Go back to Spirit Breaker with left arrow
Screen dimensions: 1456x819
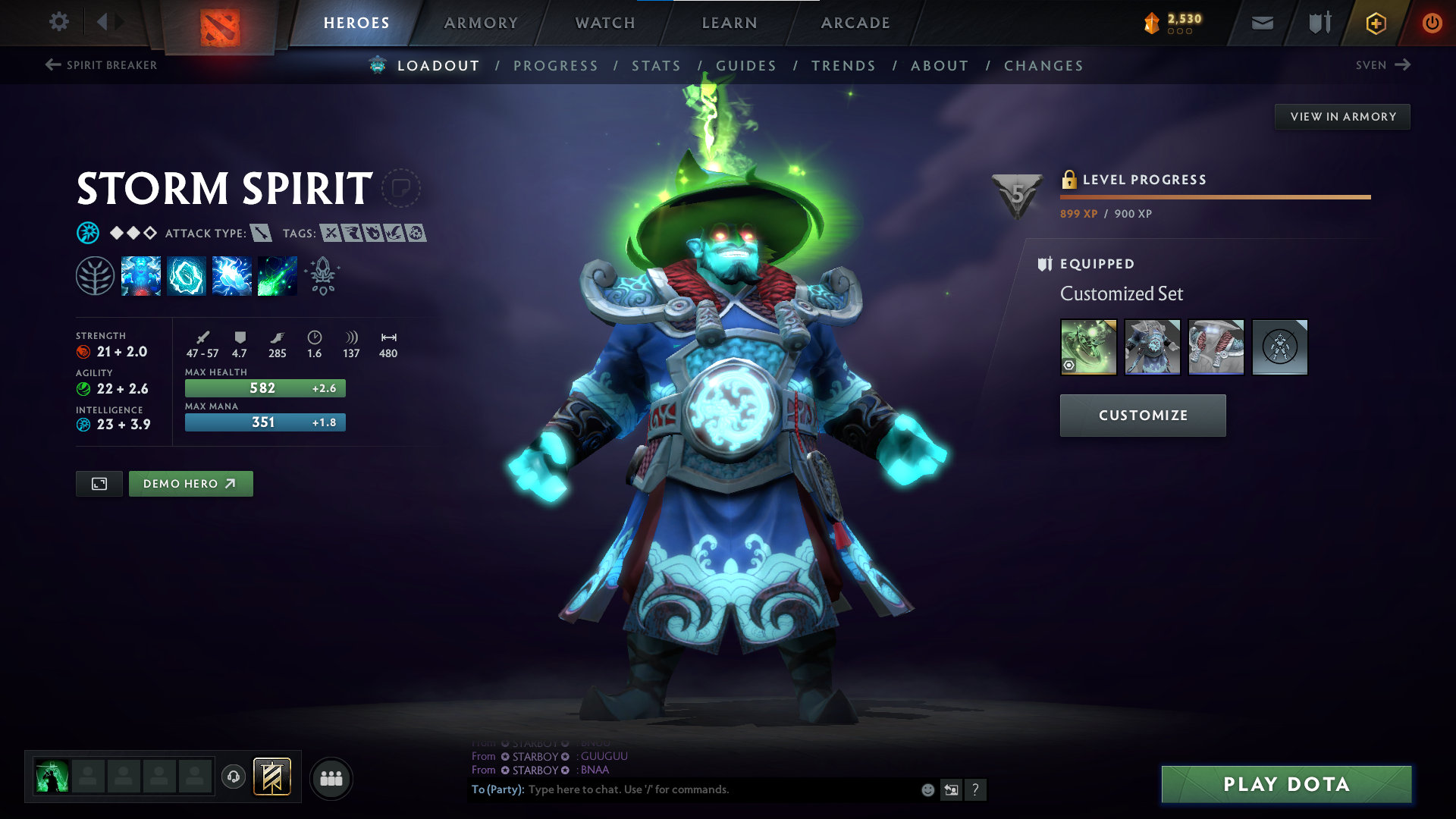(x=52, y=65)
